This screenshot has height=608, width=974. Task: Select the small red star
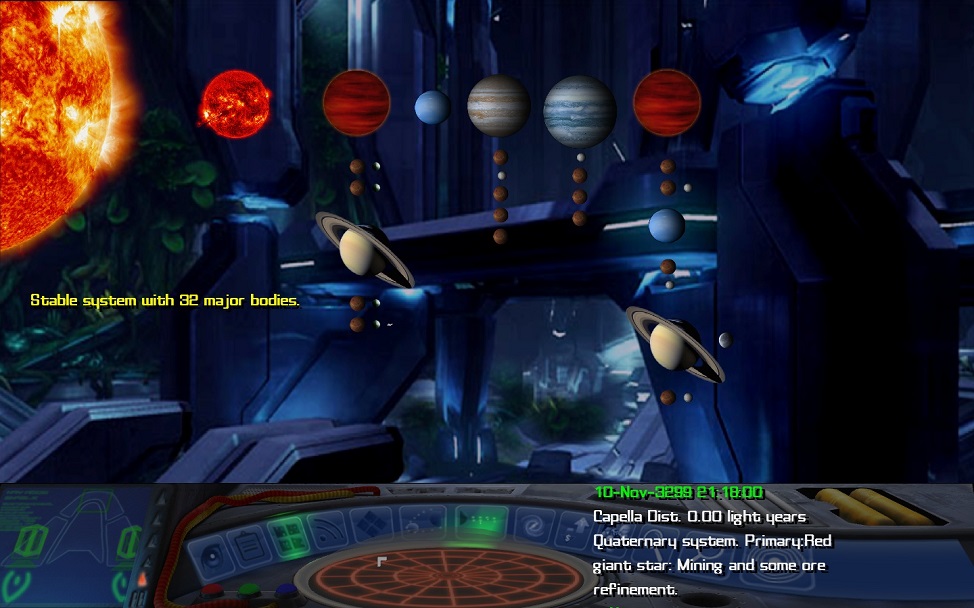tap(235, 101)
